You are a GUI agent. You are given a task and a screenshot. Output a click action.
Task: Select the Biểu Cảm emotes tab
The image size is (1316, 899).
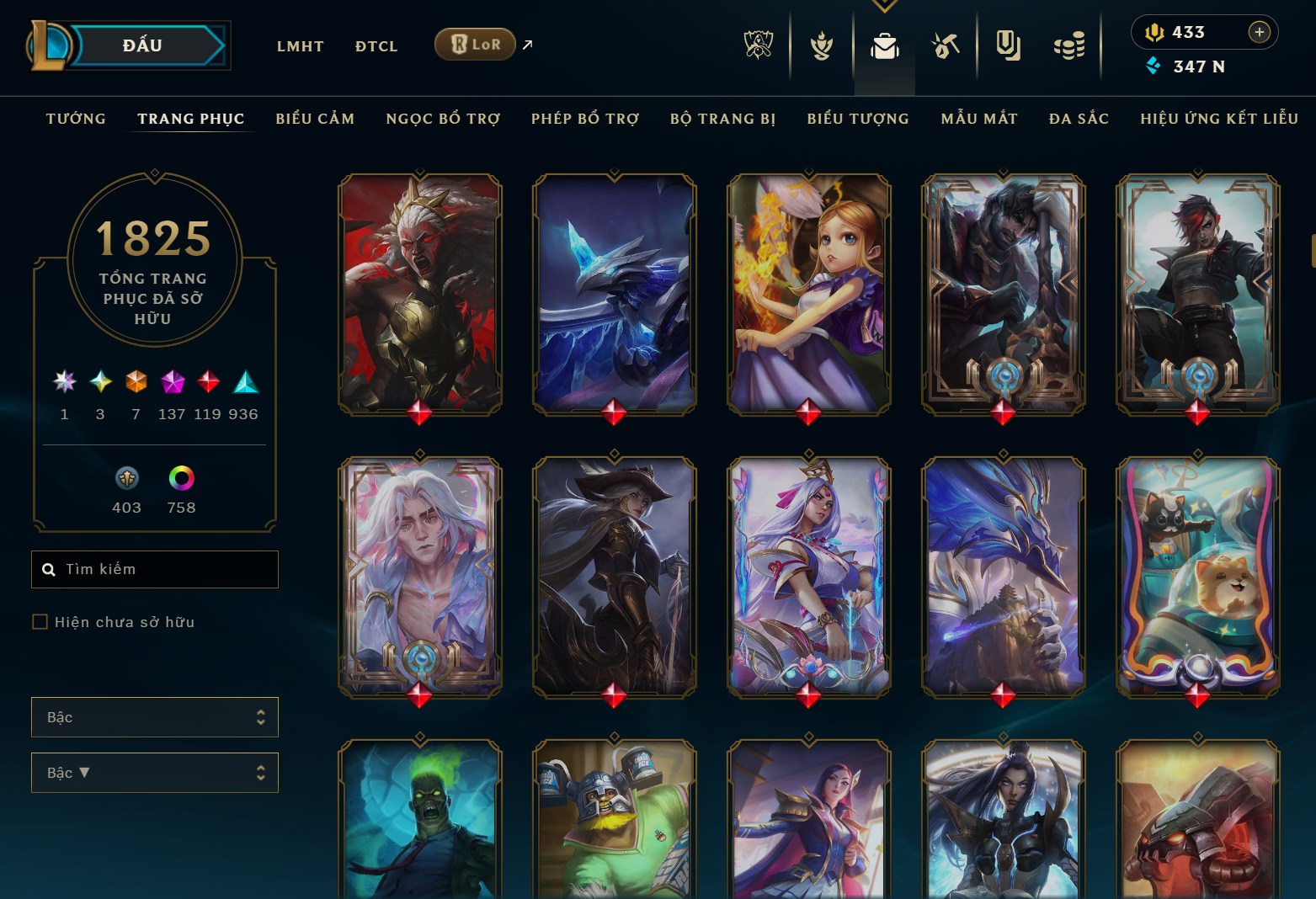tap(315, 119)
